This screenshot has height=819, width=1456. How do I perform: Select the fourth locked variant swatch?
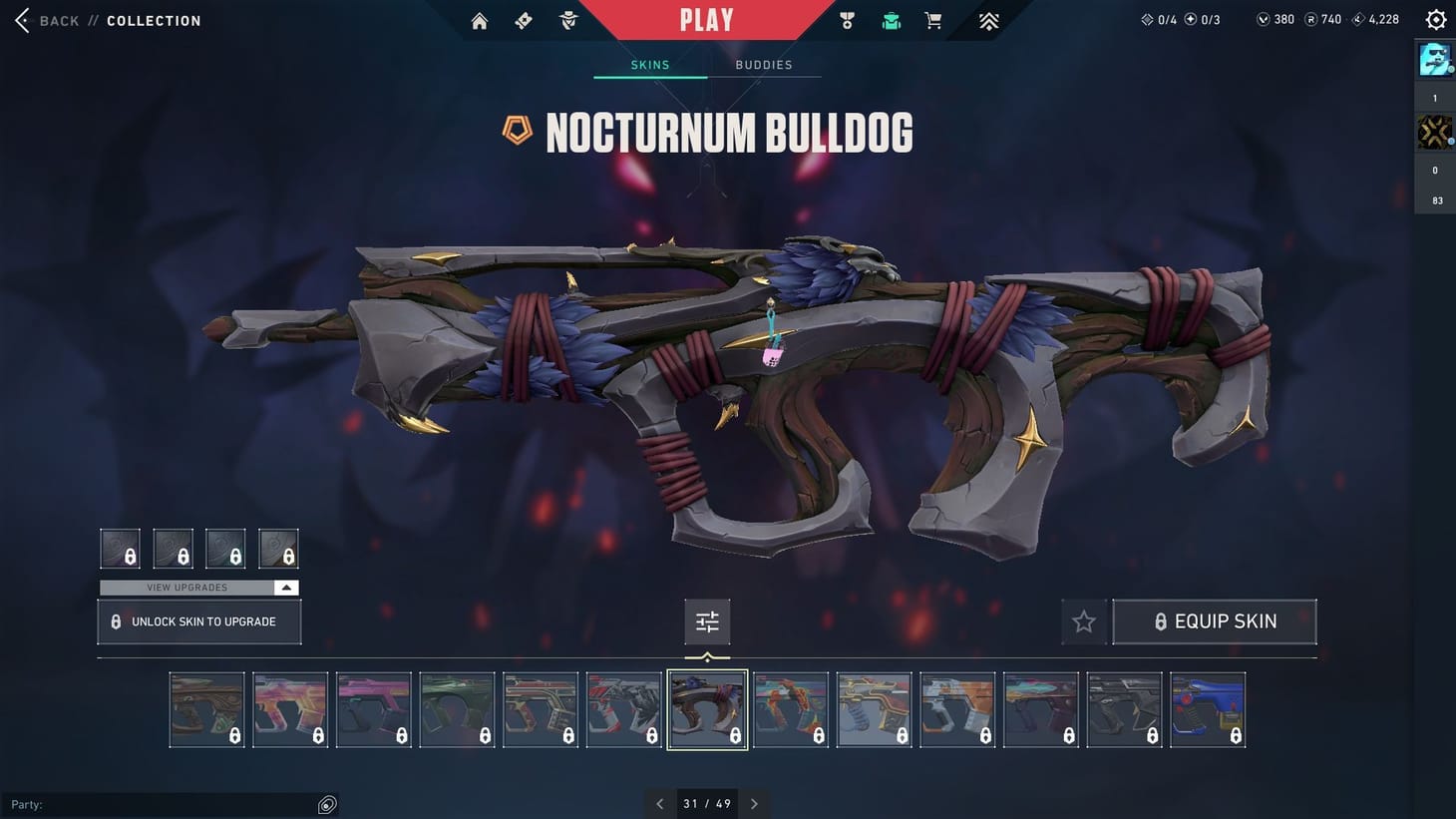278,548
